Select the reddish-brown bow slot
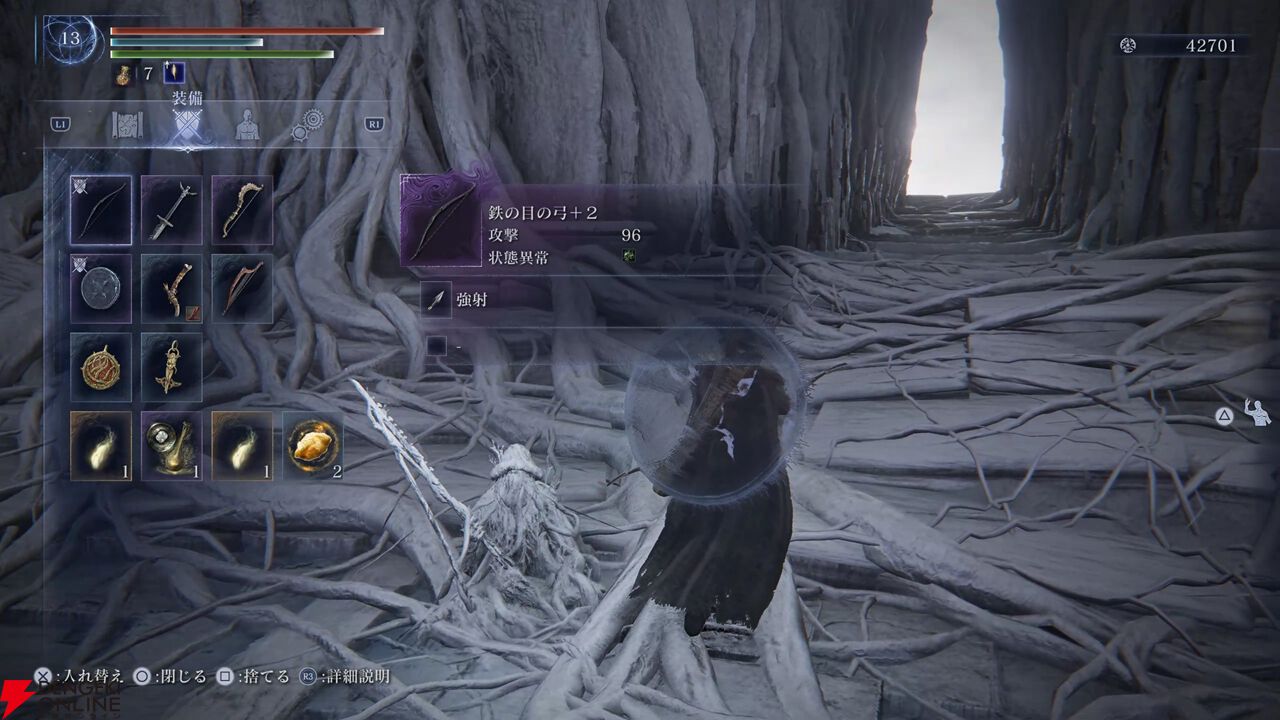Viewport: 1280px width, 720px height. click(242, 289)
